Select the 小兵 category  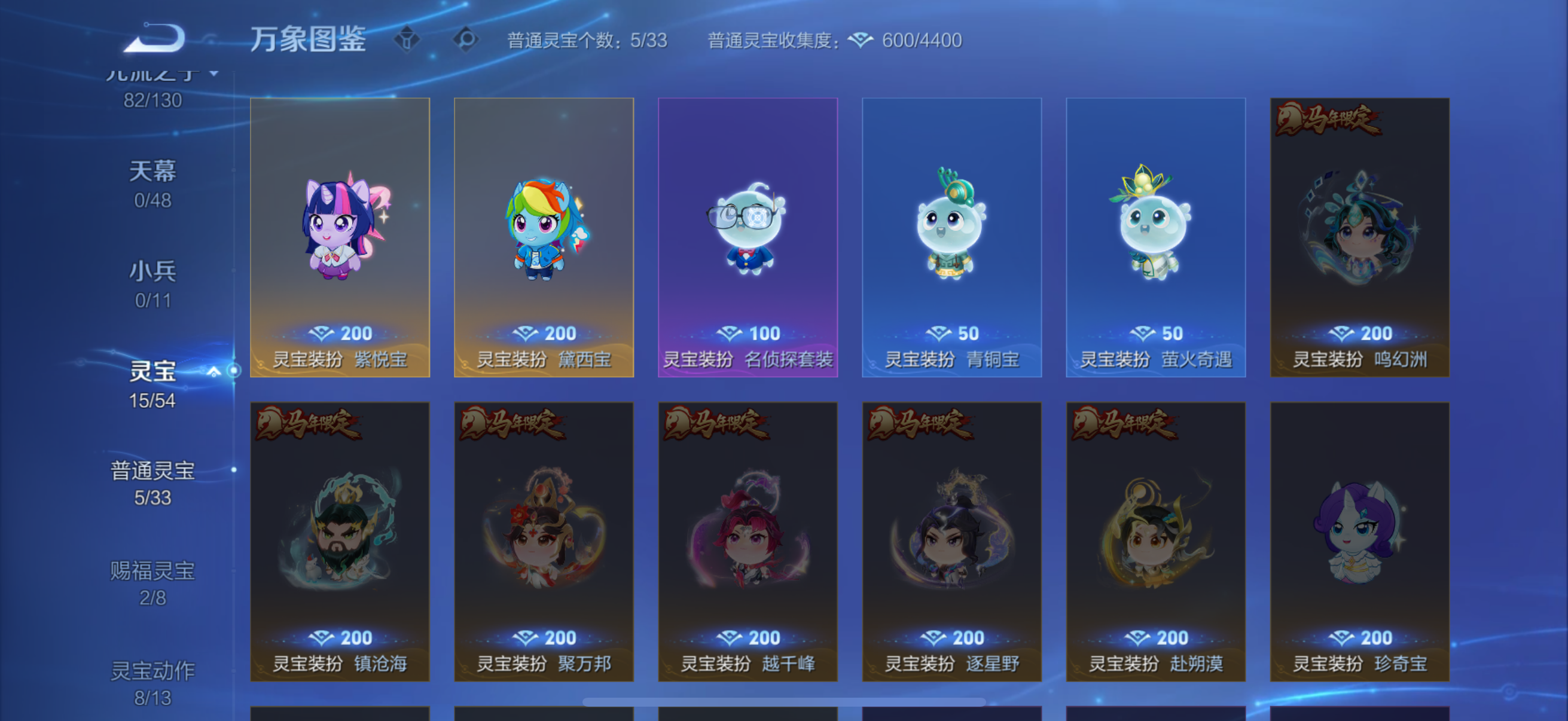pos(154,272)
